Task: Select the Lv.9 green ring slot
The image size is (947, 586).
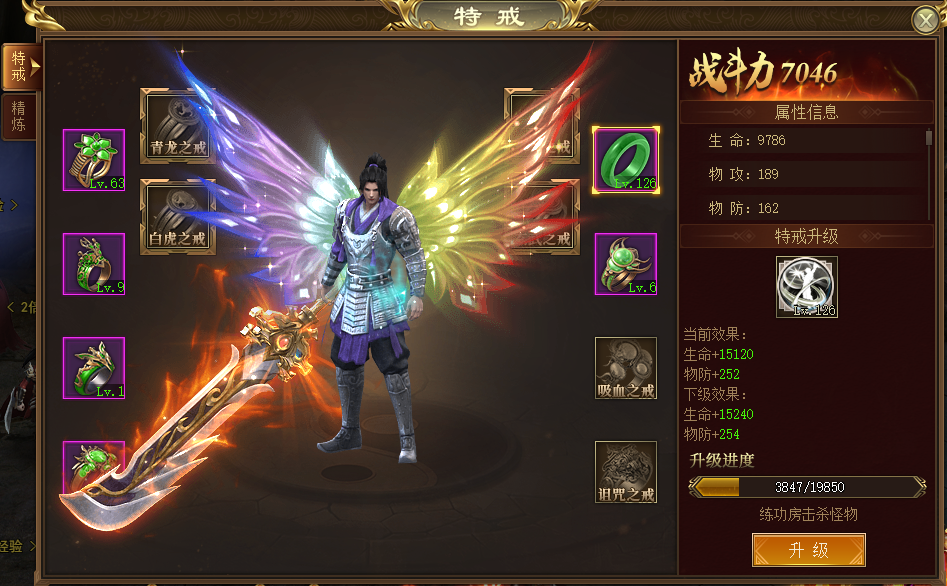Action: pyautogui.click(x=94, y=264)
